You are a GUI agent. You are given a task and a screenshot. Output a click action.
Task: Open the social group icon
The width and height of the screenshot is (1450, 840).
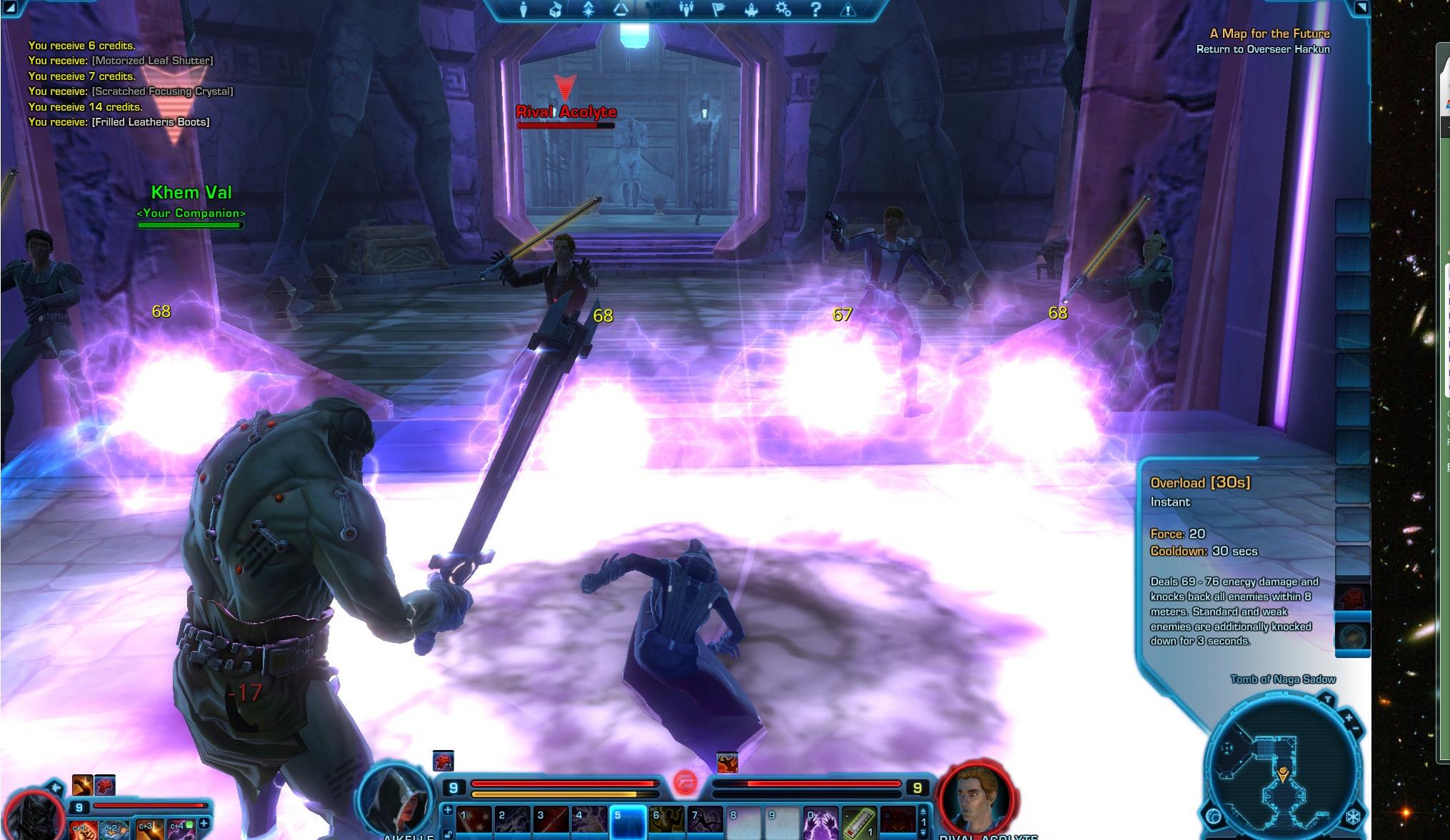[686, 9]
